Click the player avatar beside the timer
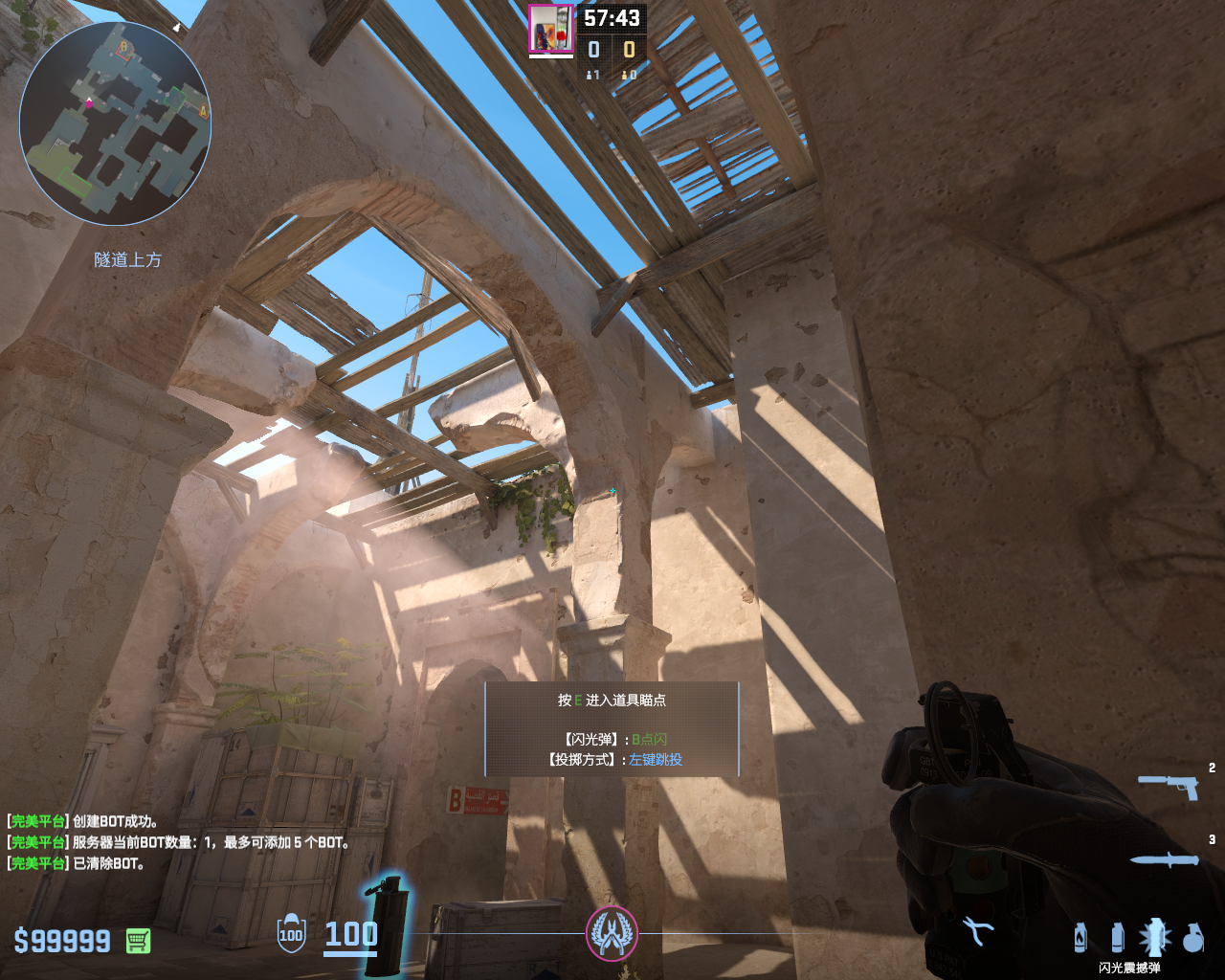 pyautogui.click(x=551, y=29)
